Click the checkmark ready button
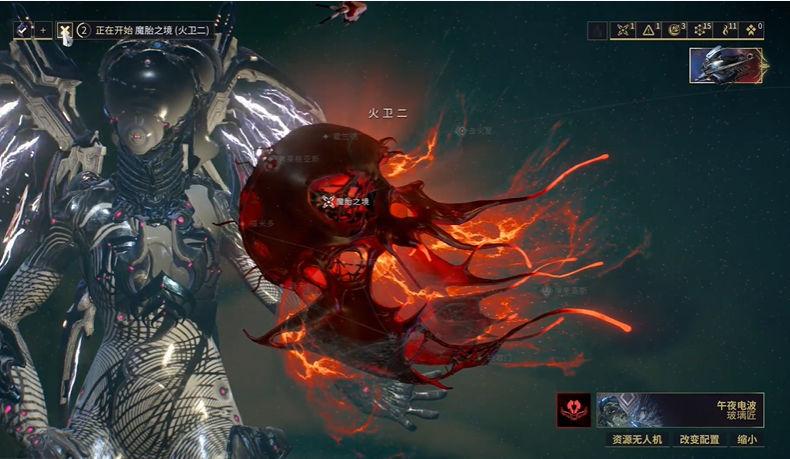The width and height of the screenshot is (790, 459). tap(22, 30)
